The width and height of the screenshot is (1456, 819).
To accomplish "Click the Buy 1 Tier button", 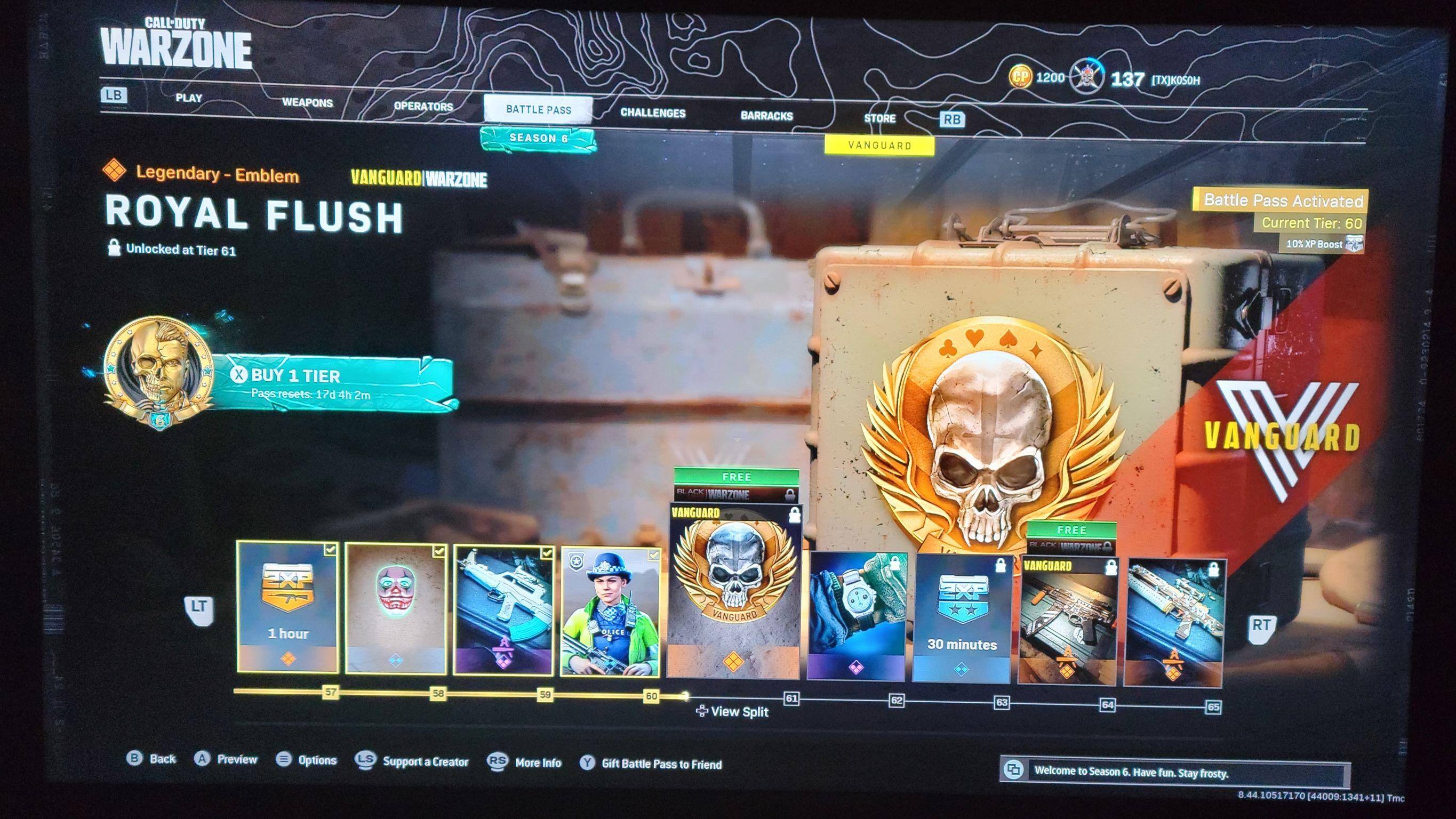I will [x=339, y=382].
